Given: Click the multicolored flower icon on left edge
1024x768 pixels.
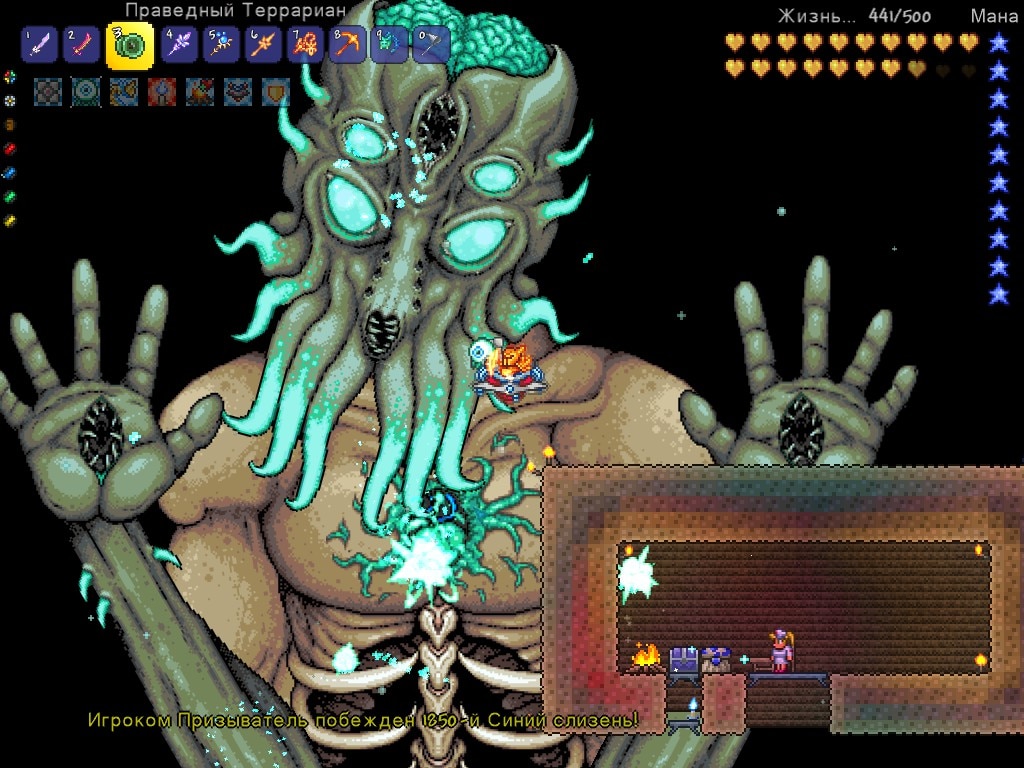Looking at the screenshot, I should (x=10, y=77).
